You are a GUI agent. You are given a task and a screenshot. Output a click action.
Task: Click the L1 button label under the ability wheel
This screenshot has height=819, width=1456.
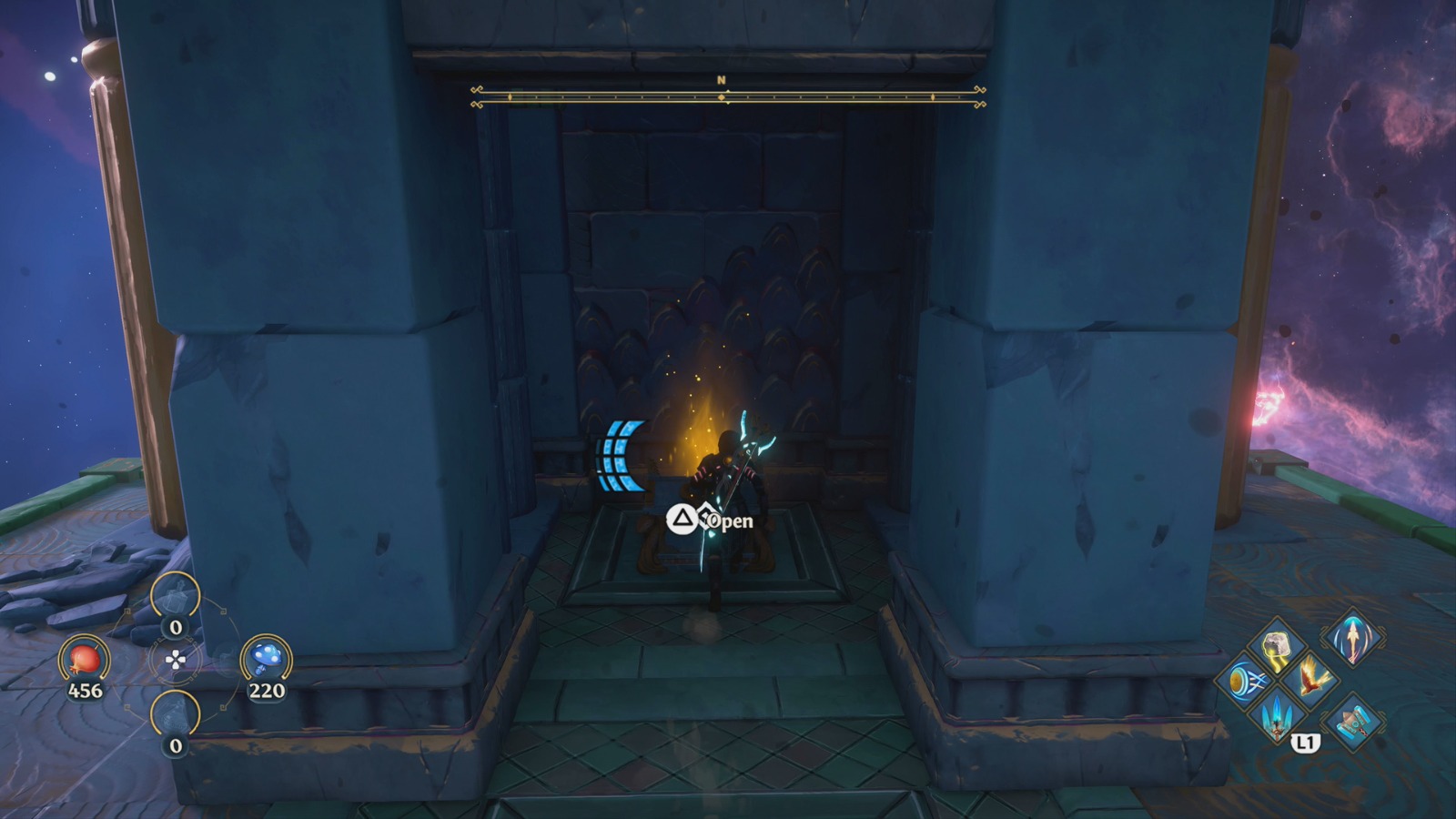click(x=1305, y=743)
